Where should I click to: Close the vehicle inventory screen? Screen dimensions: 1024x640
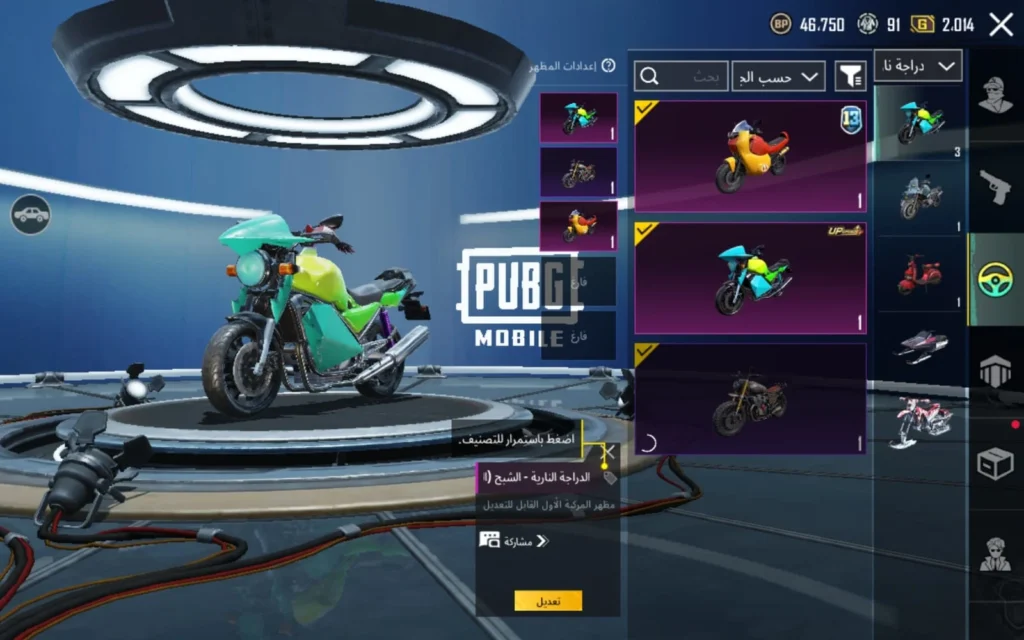[x=1001, y=26]
